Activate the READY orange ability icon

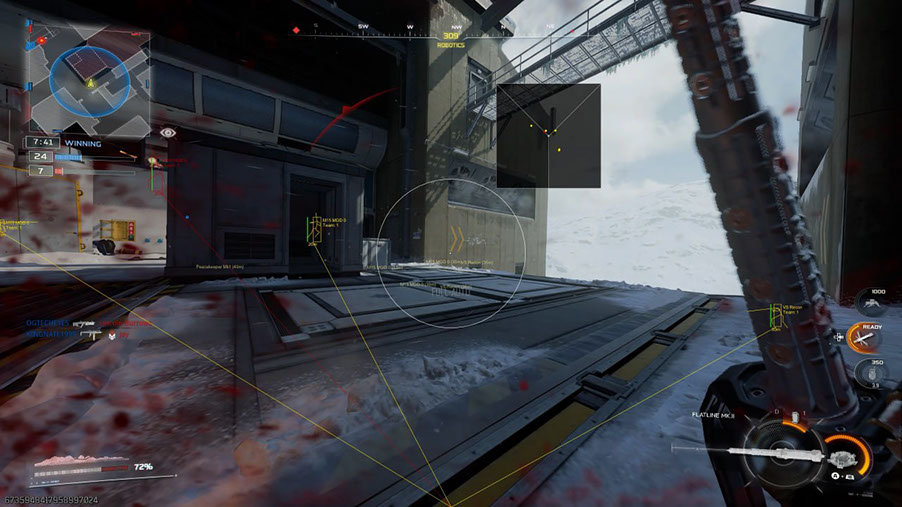pyautogui.click(x=866, y=337)
